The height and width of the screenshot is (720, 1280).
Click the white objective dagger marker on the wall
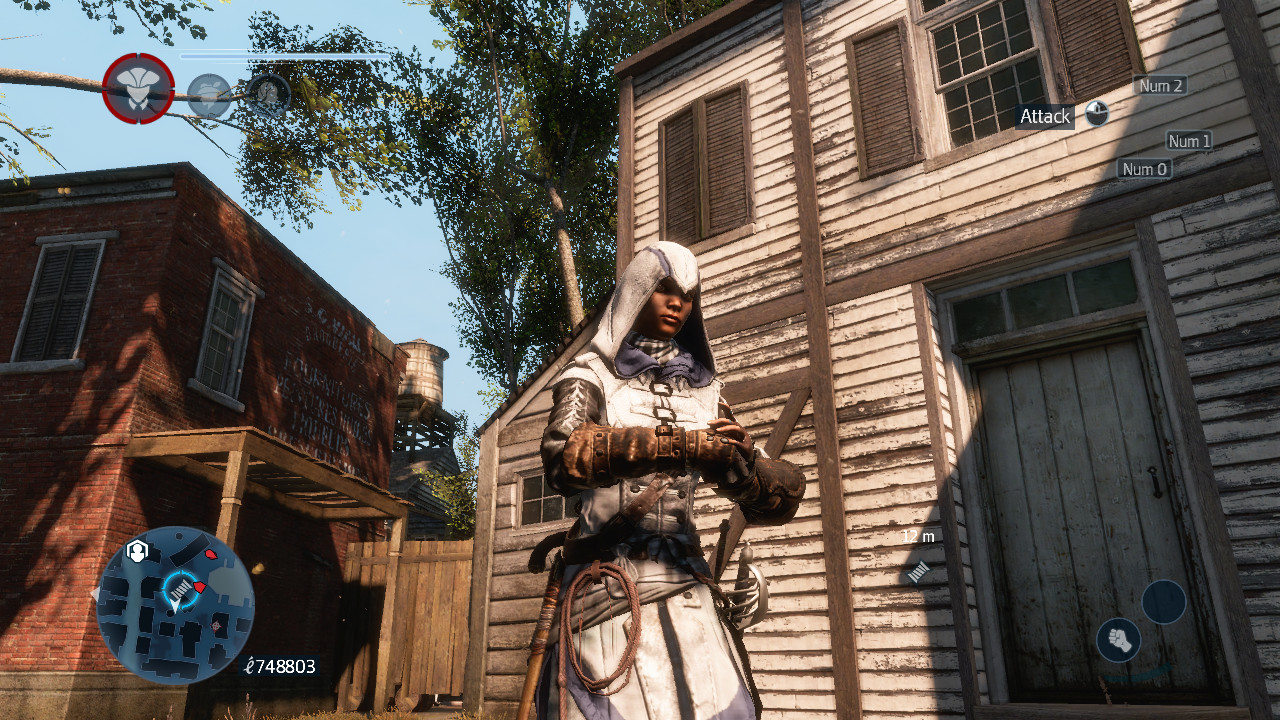pos(918,572)
